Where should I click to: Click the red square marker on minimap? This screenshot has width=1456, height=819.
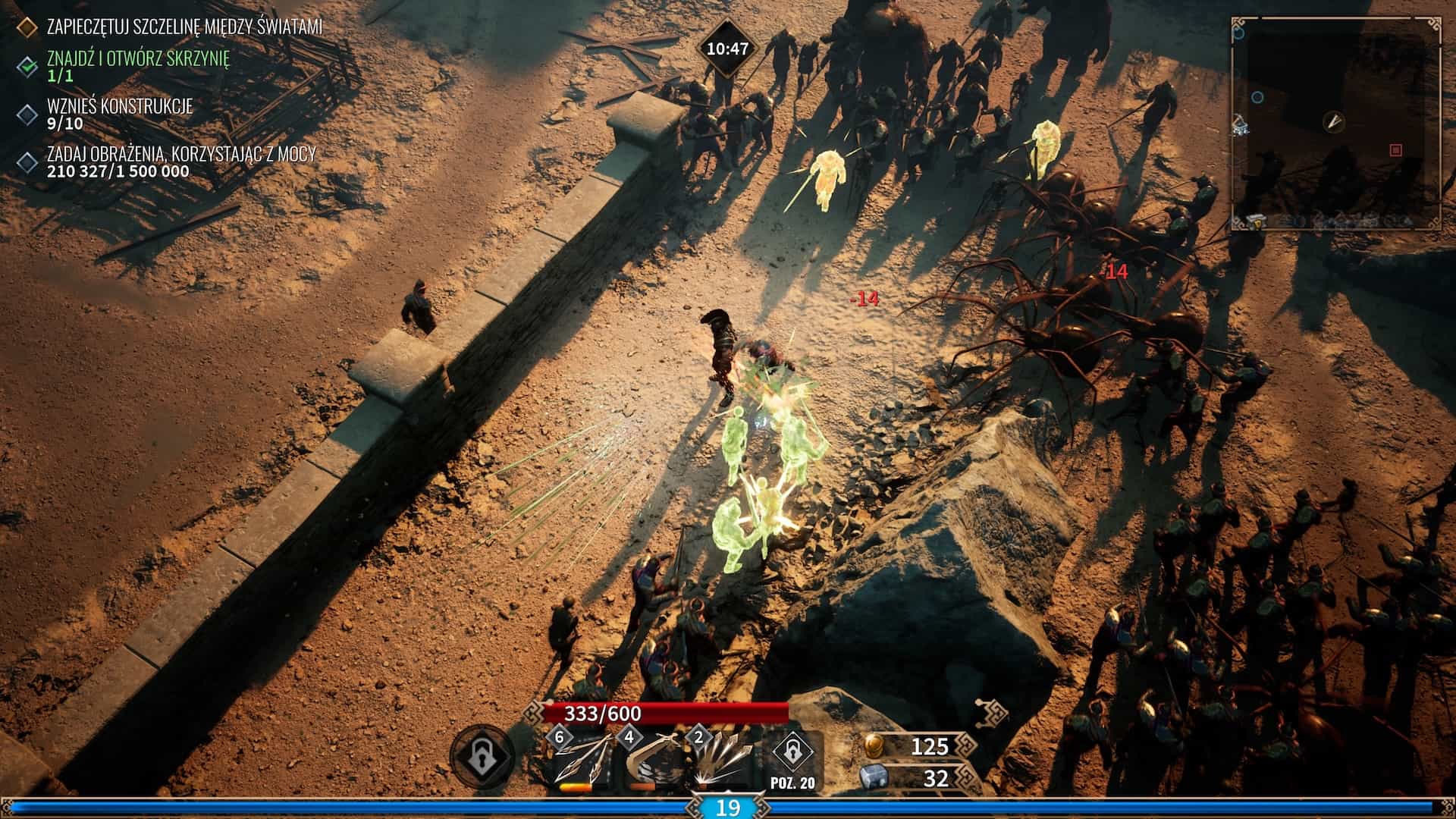1395,150
